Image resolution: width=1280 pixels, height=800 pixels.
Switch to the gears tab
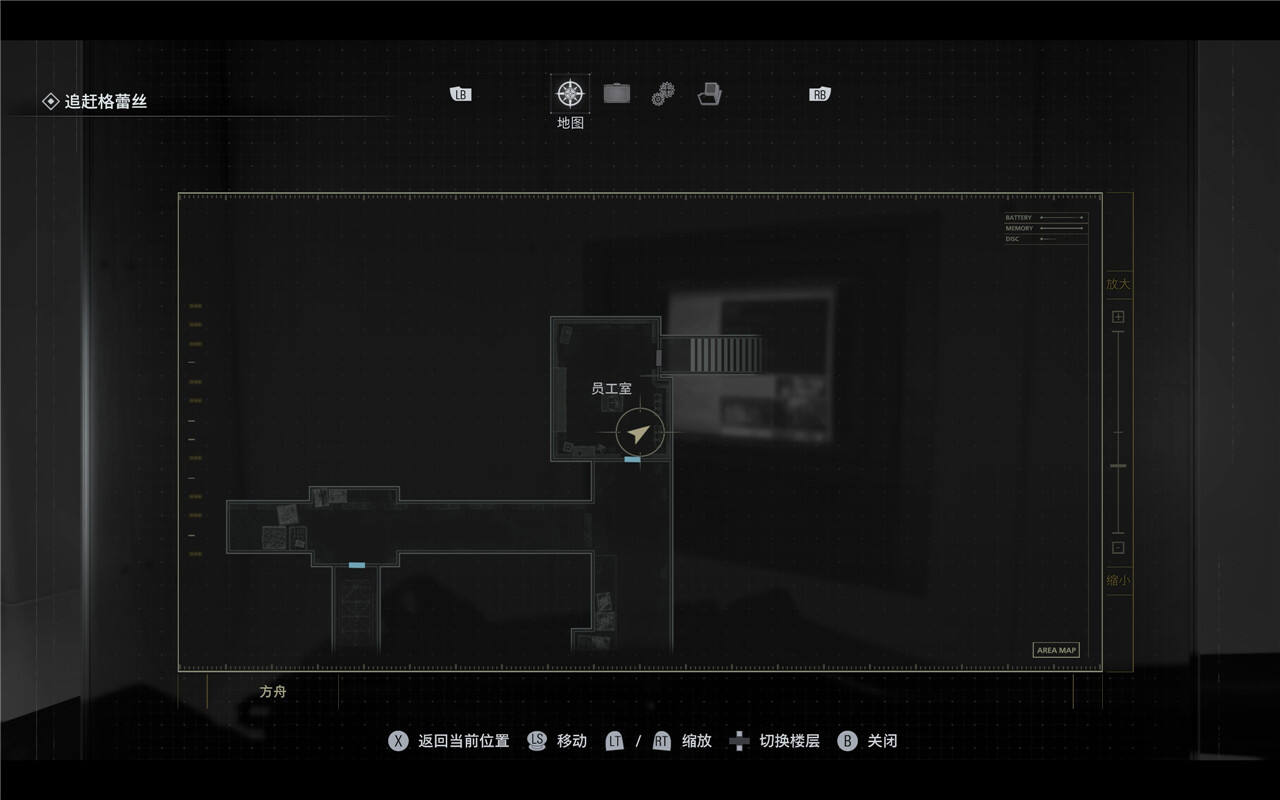663,95
